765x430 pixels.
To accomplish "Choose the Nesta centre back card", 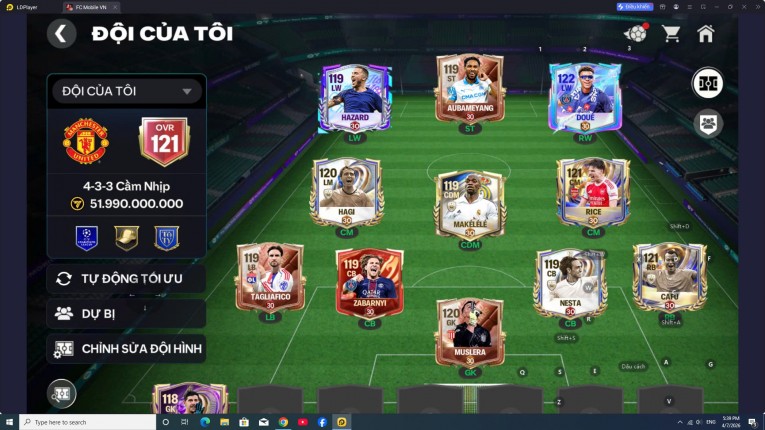I will (570, 283).
